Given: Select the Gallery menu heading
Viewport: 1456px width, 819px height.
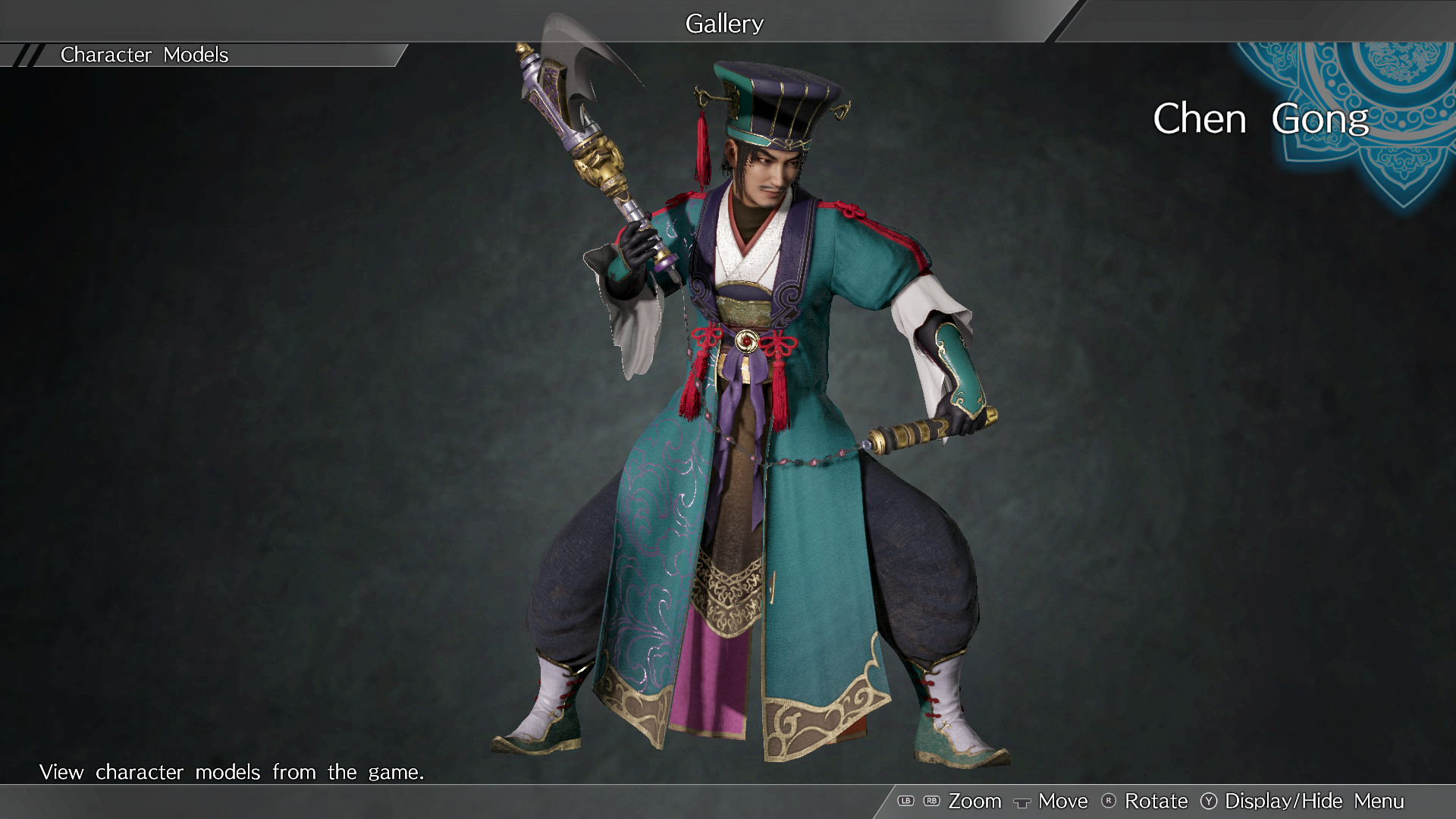Looking at the screenshot, I should coord(723,23).
